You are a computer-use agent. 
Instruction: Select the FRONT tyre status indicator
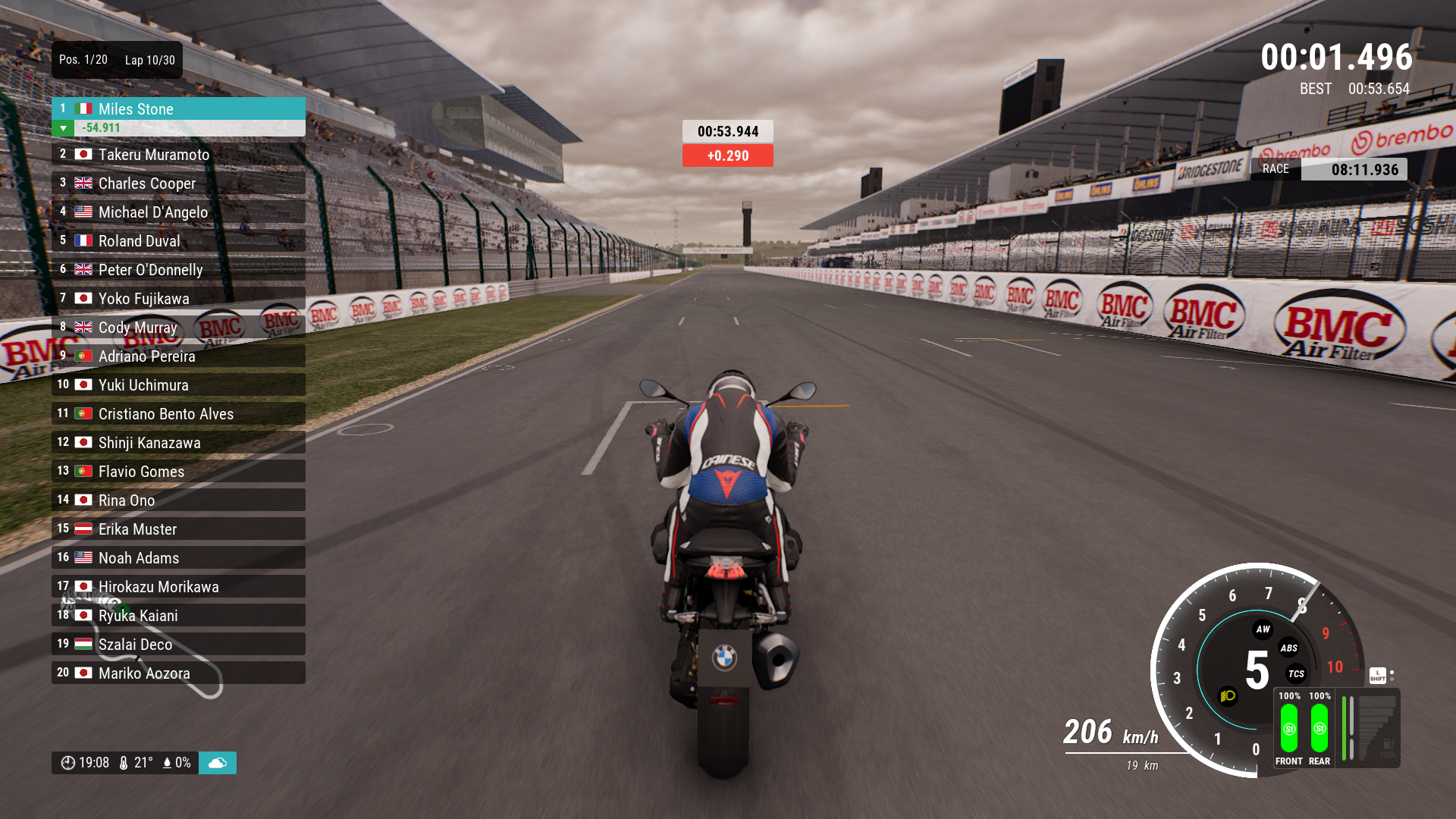pyautogui.click(x=1289, y=729)
